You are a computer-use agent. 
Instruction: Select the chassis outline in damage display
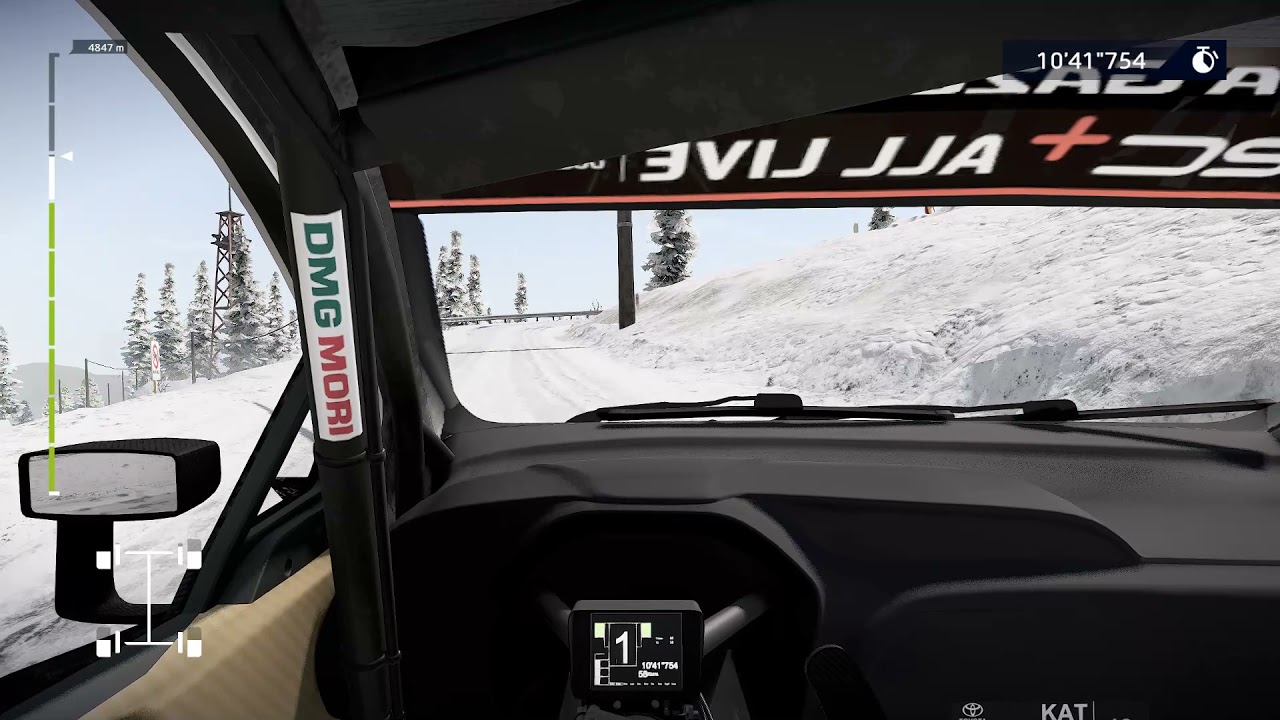click(148, 598)
